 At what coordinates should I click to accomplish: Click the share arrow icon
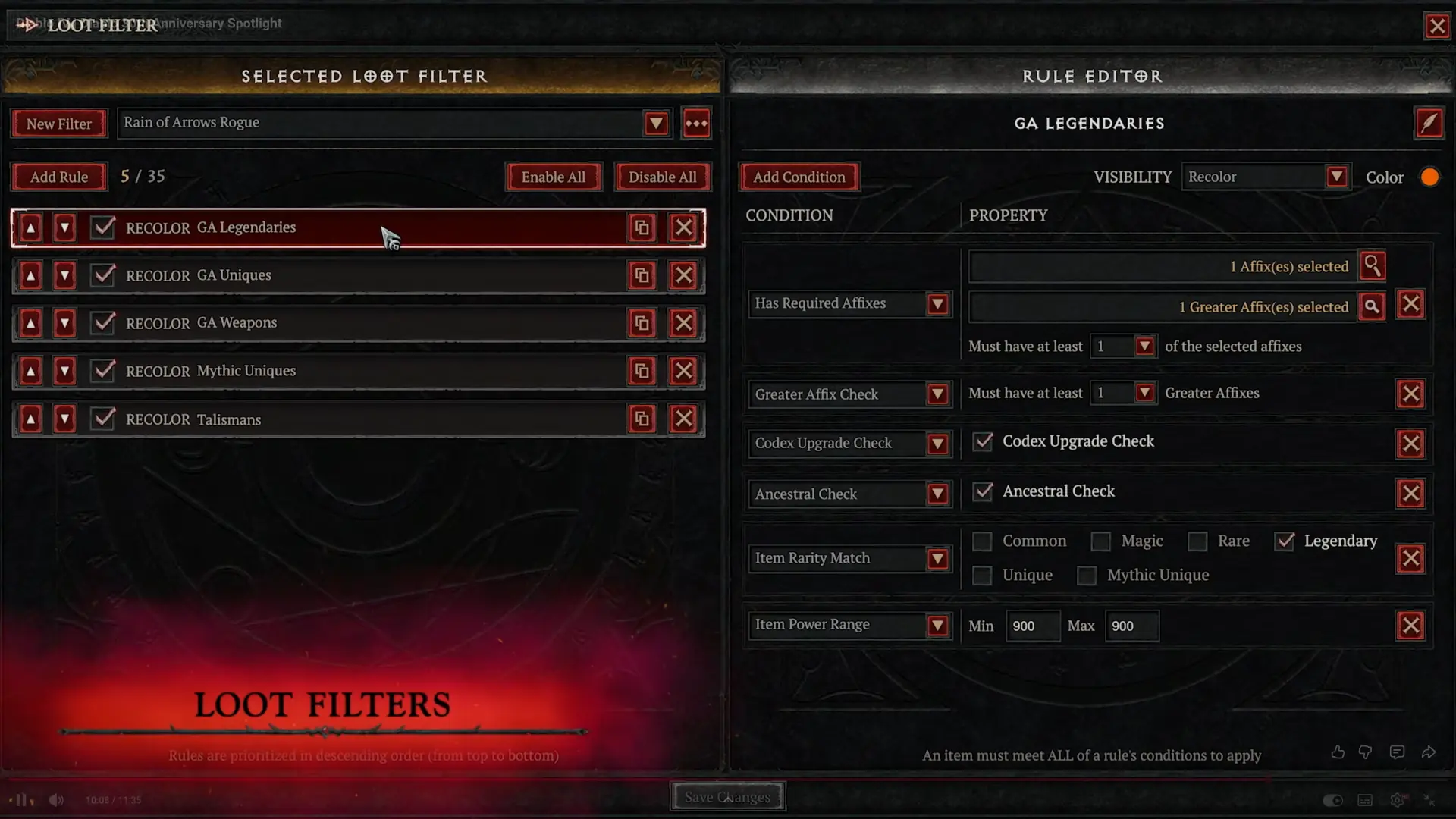(x=1429, y=752)
